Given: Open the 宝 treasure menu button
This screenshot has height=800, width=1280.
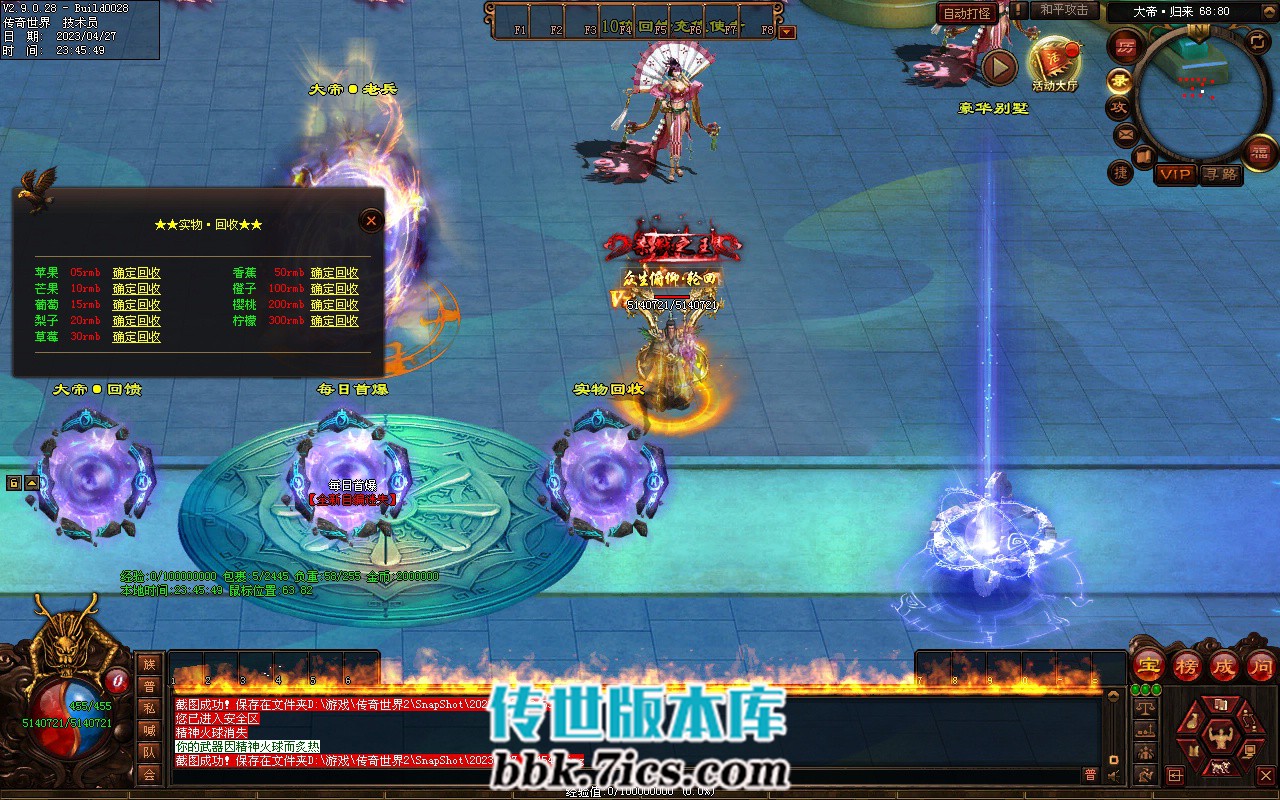Looking at the screenshot, I should [1149, 666].
